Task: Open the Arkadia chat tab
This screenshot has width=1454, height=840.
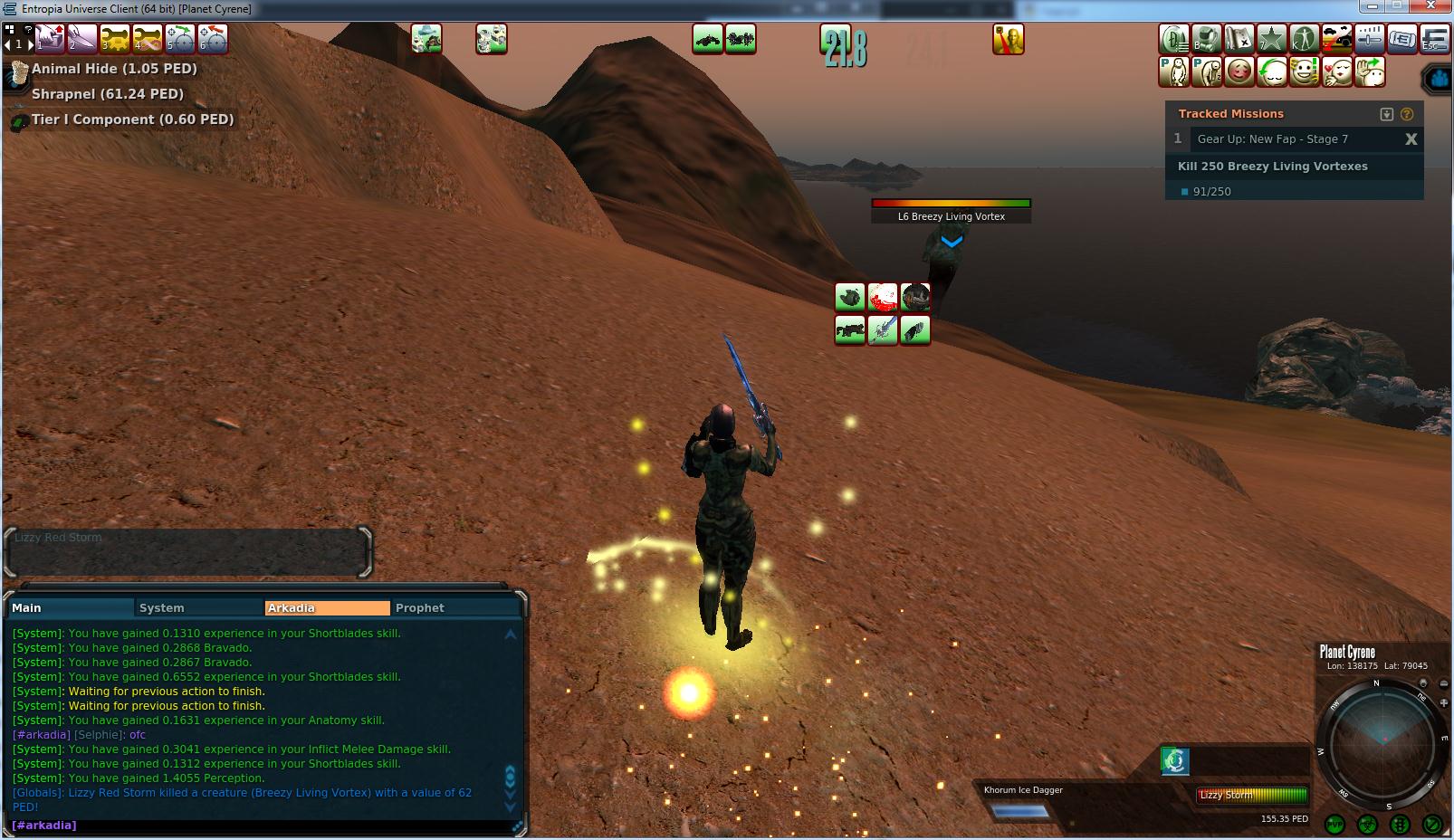Action: pos(326,608)
